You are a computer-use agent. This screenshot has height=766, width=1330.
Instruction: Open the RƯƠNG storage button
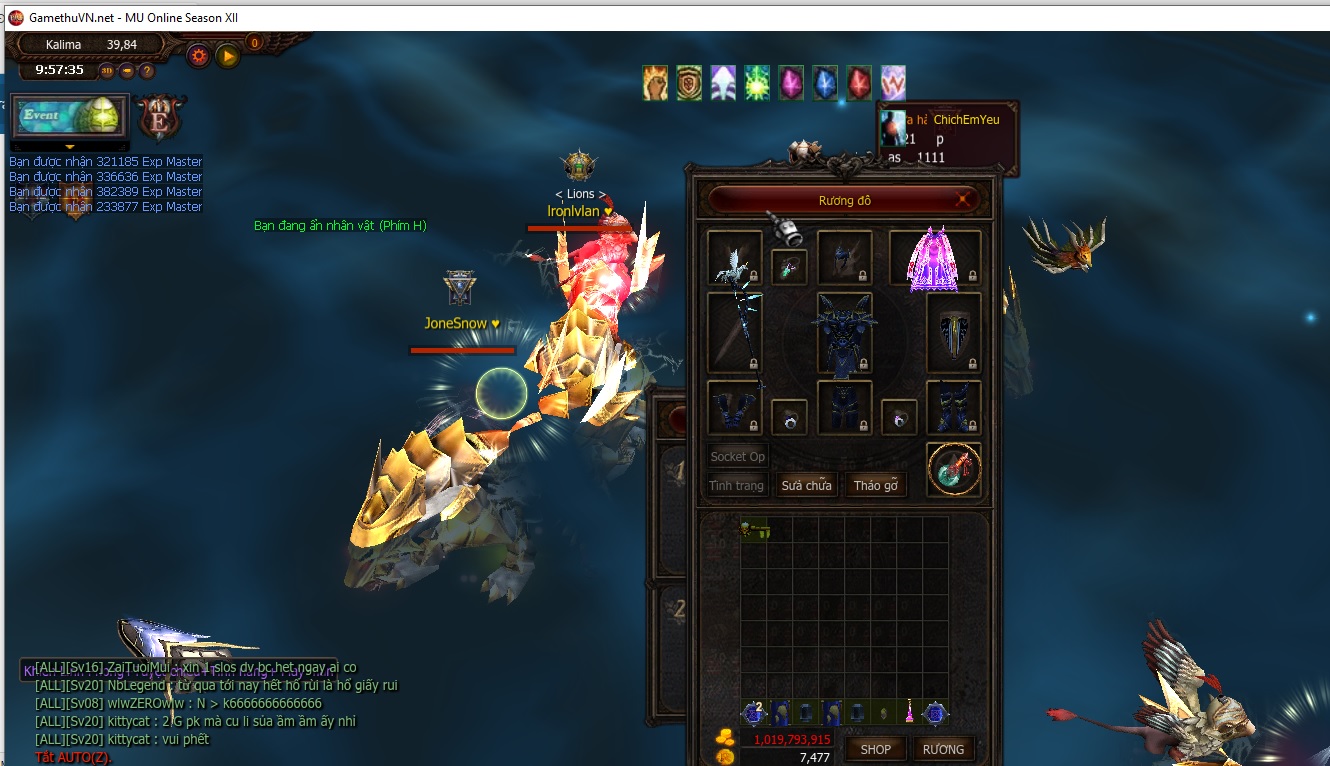pyautogui.click(x=943, y=749)
